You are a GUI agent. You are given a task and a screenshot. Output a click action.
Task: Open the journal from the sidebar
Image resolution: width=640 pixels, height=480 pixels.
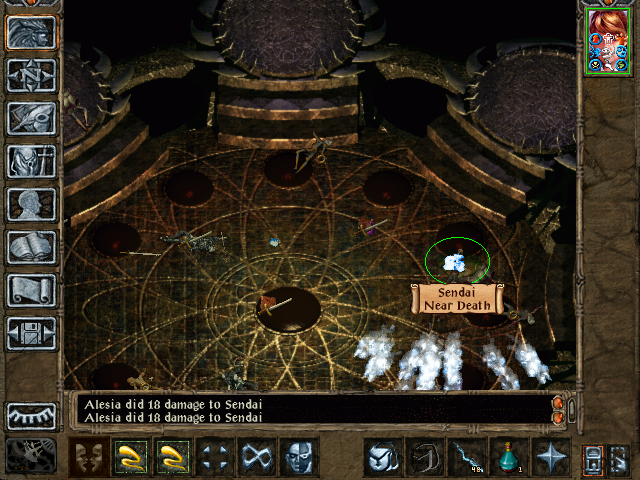coord(32,118)
